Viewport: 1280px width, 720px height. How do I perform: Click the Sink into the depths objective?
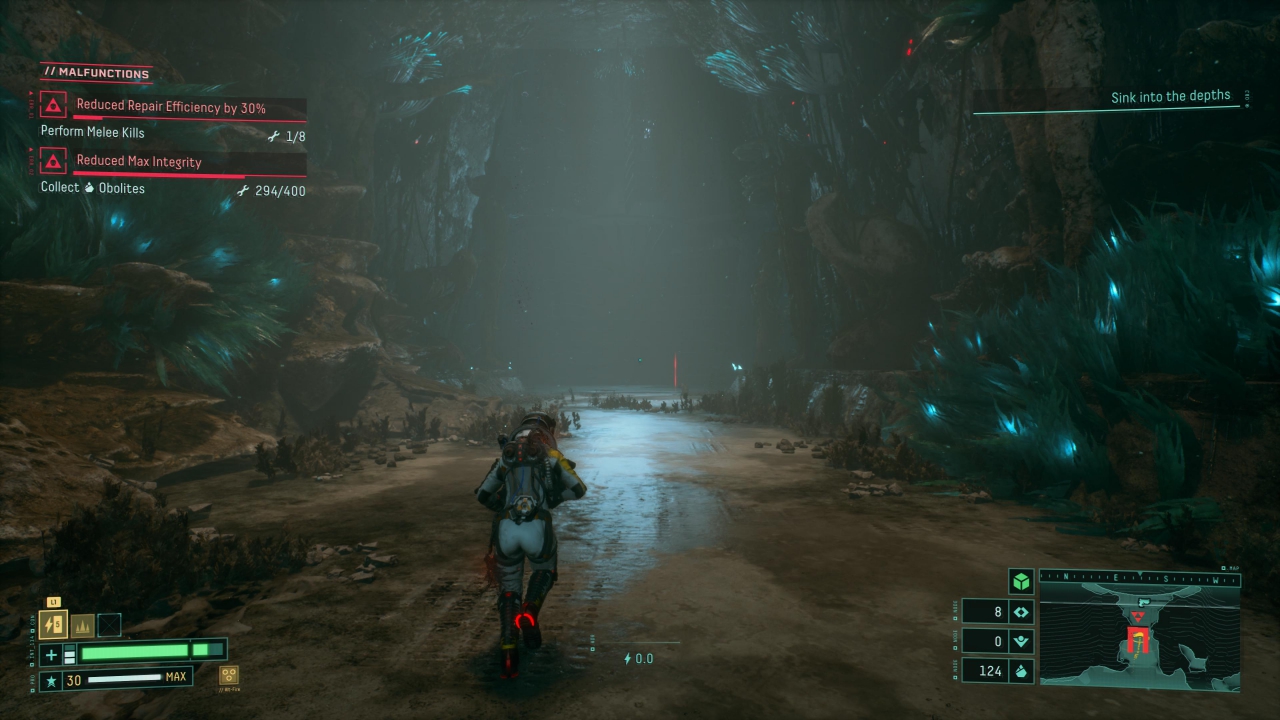[1170, 97]
